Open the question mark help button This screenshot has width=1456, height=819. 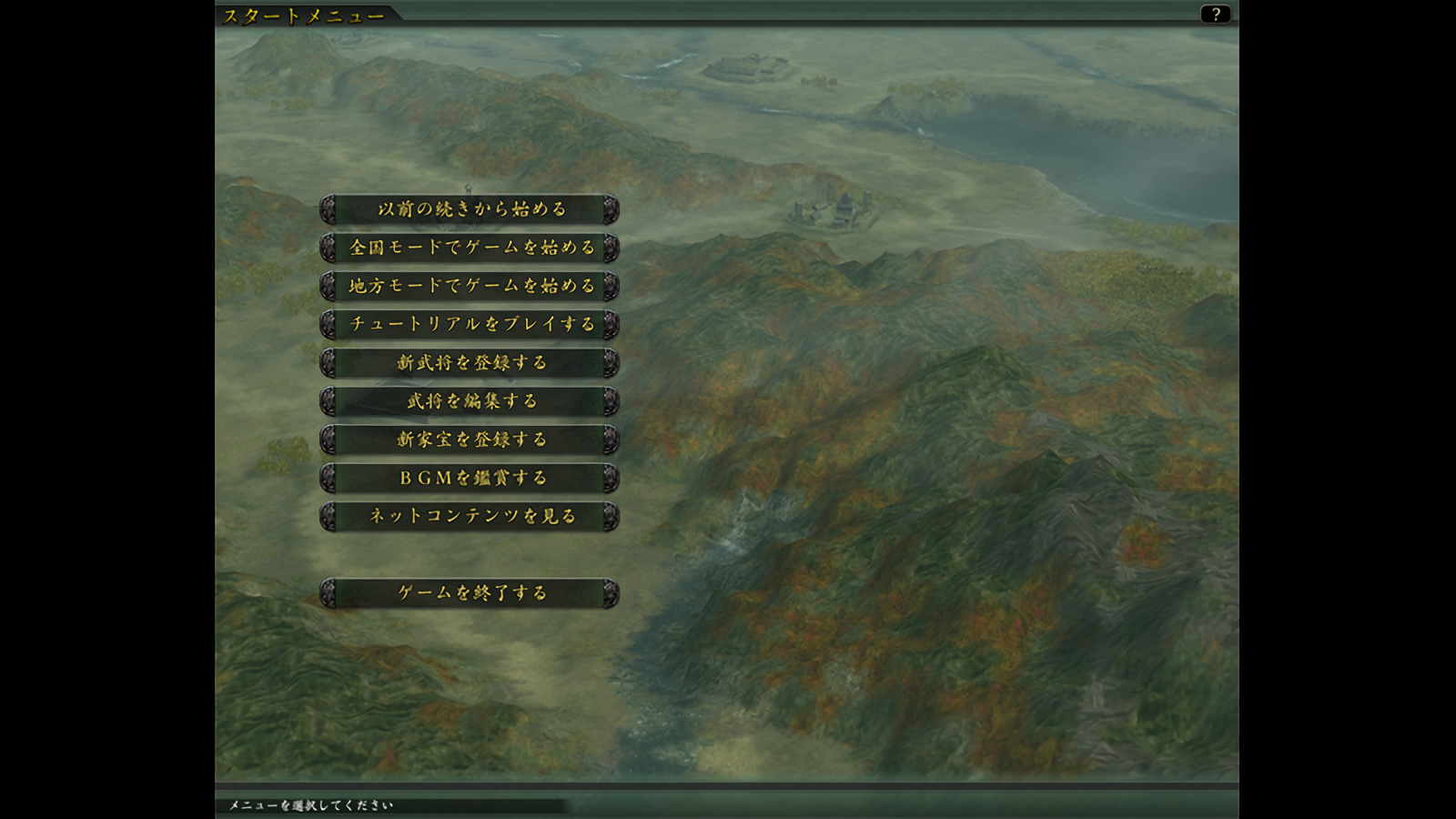pos(1215,14)
